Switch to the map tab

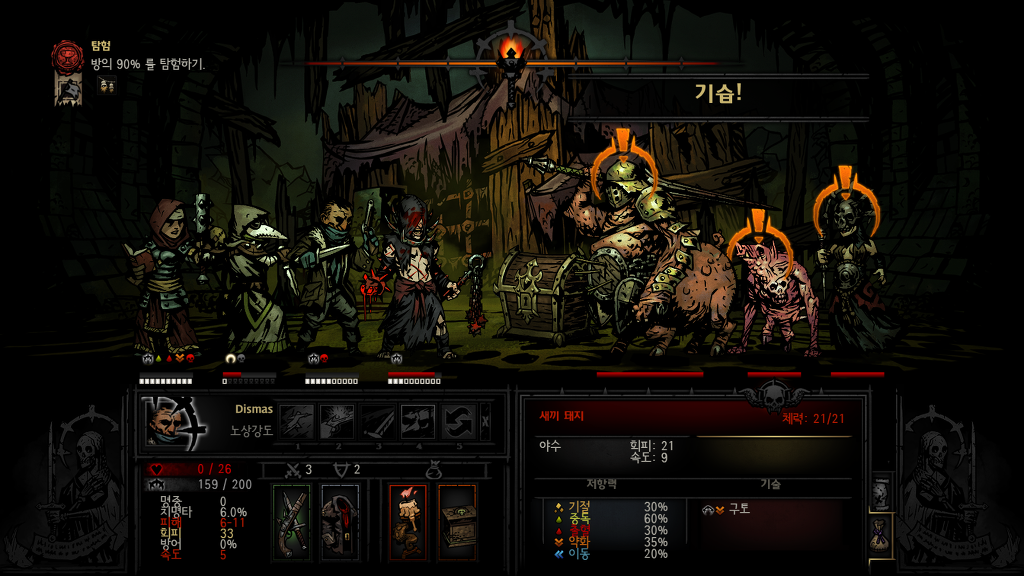(x=881, y=494)
